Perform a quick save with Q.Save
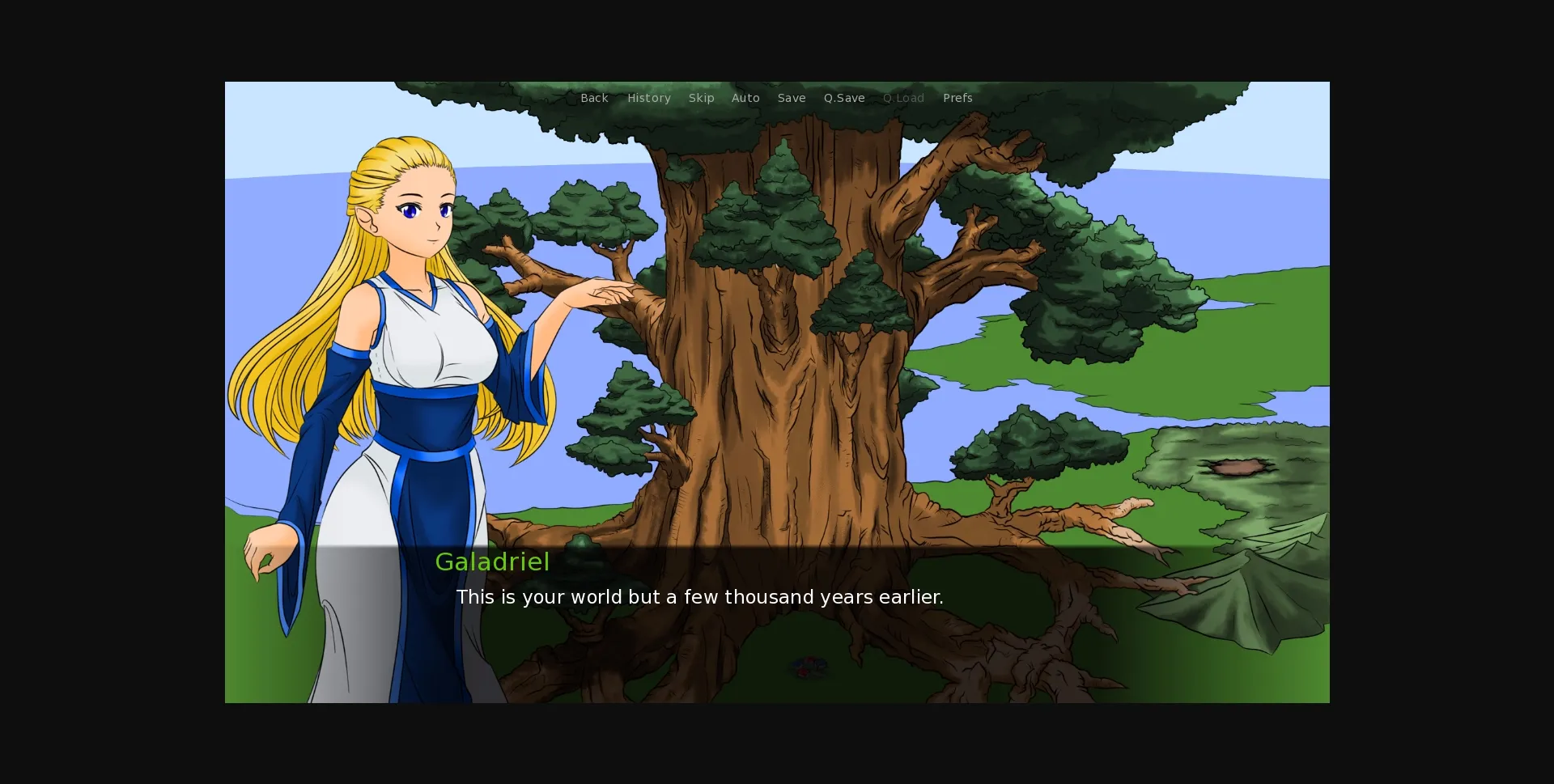 click(x=844, y=98)
